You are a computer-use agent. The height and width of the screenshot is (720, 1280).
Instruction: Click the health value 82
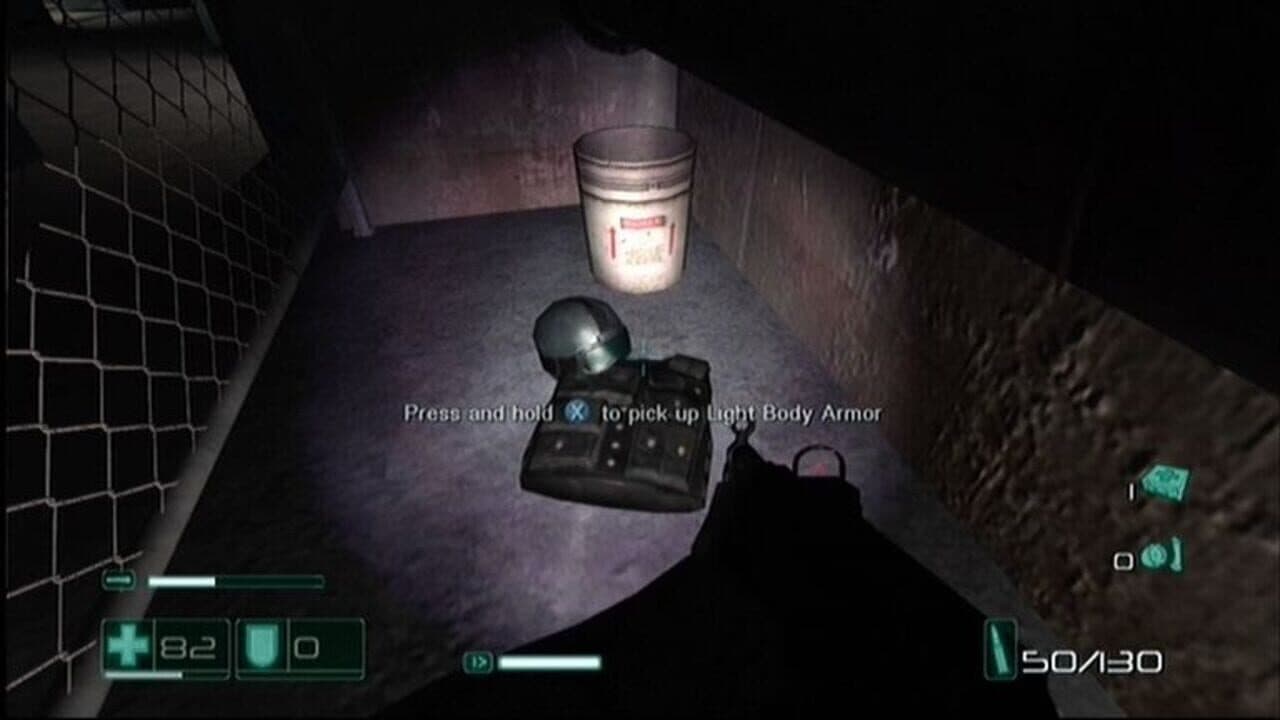click(188, 646)
